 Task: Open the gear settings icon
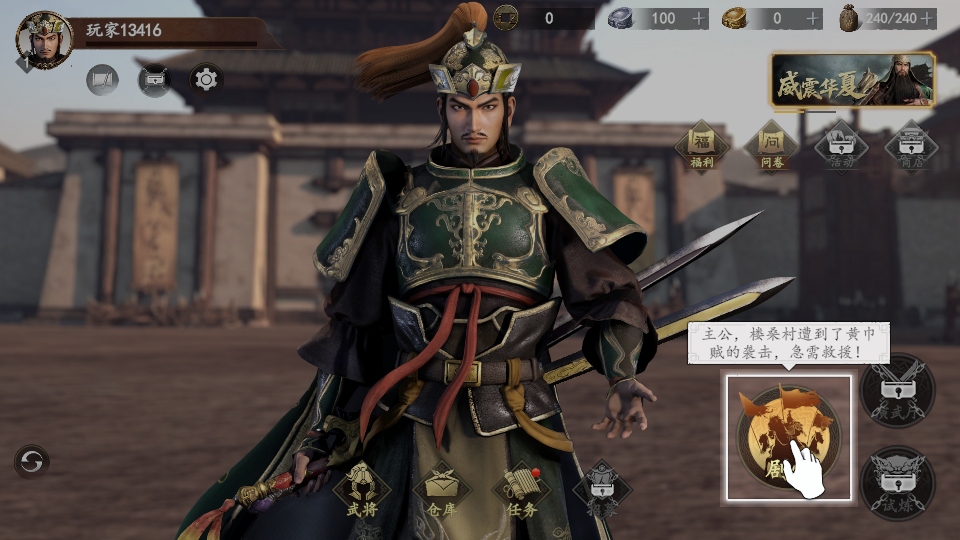click(x=206, y=79)
